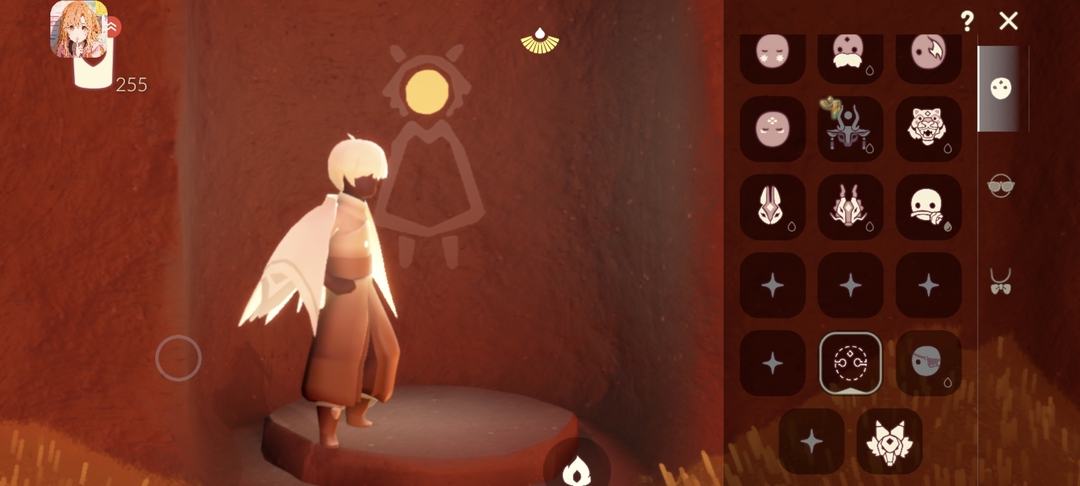Tap the white candle currency icon

tap(93, 72)
